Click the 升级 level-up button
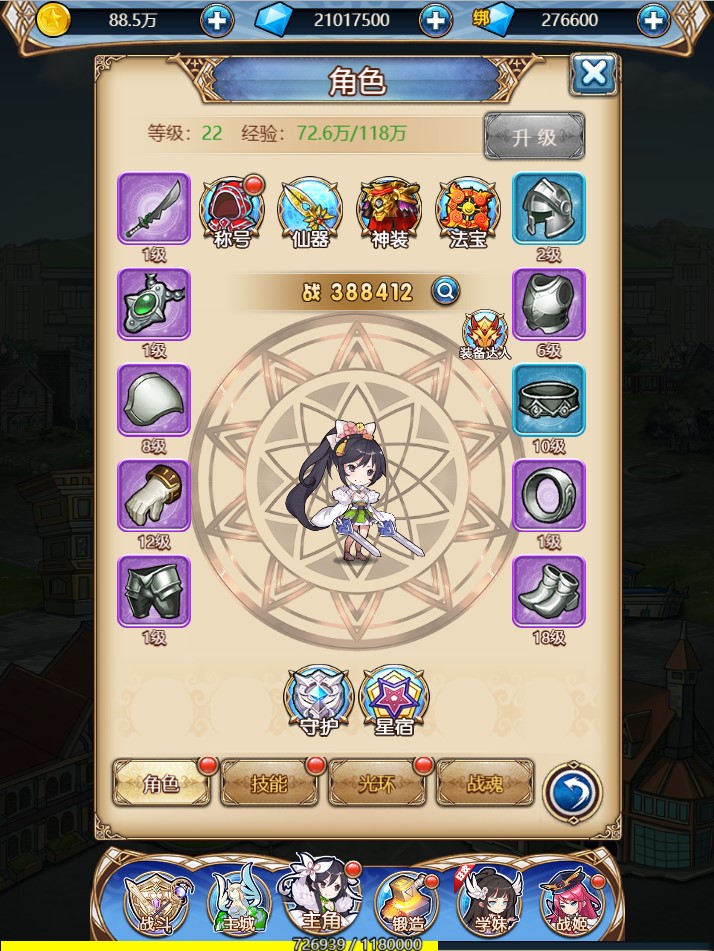Image resolution: width=714 pixels, height=951 pixels. 534,136
